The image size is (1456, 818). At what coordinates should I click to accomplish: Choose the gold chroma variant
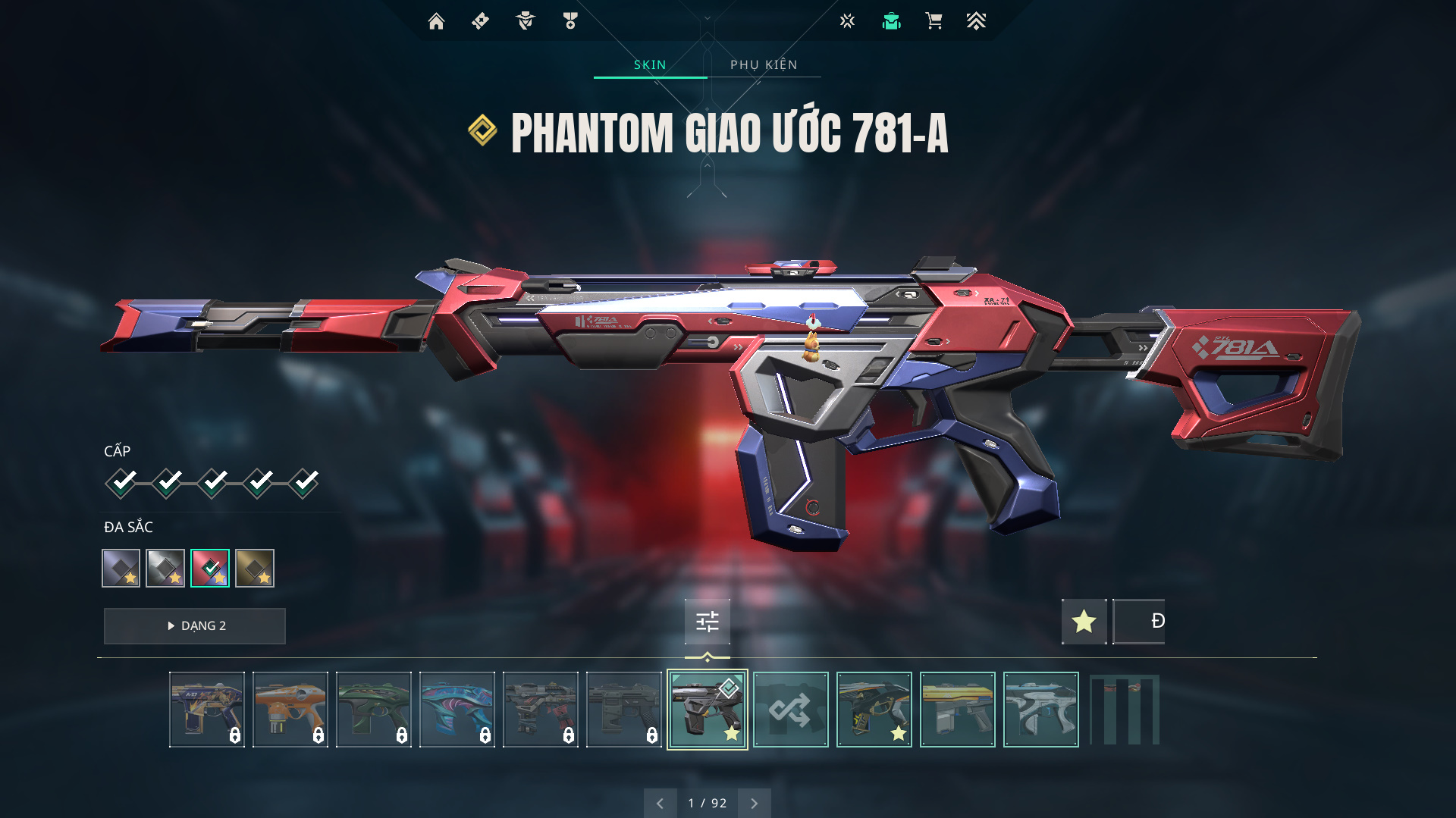pyautogui.click(x=255, y=568)
